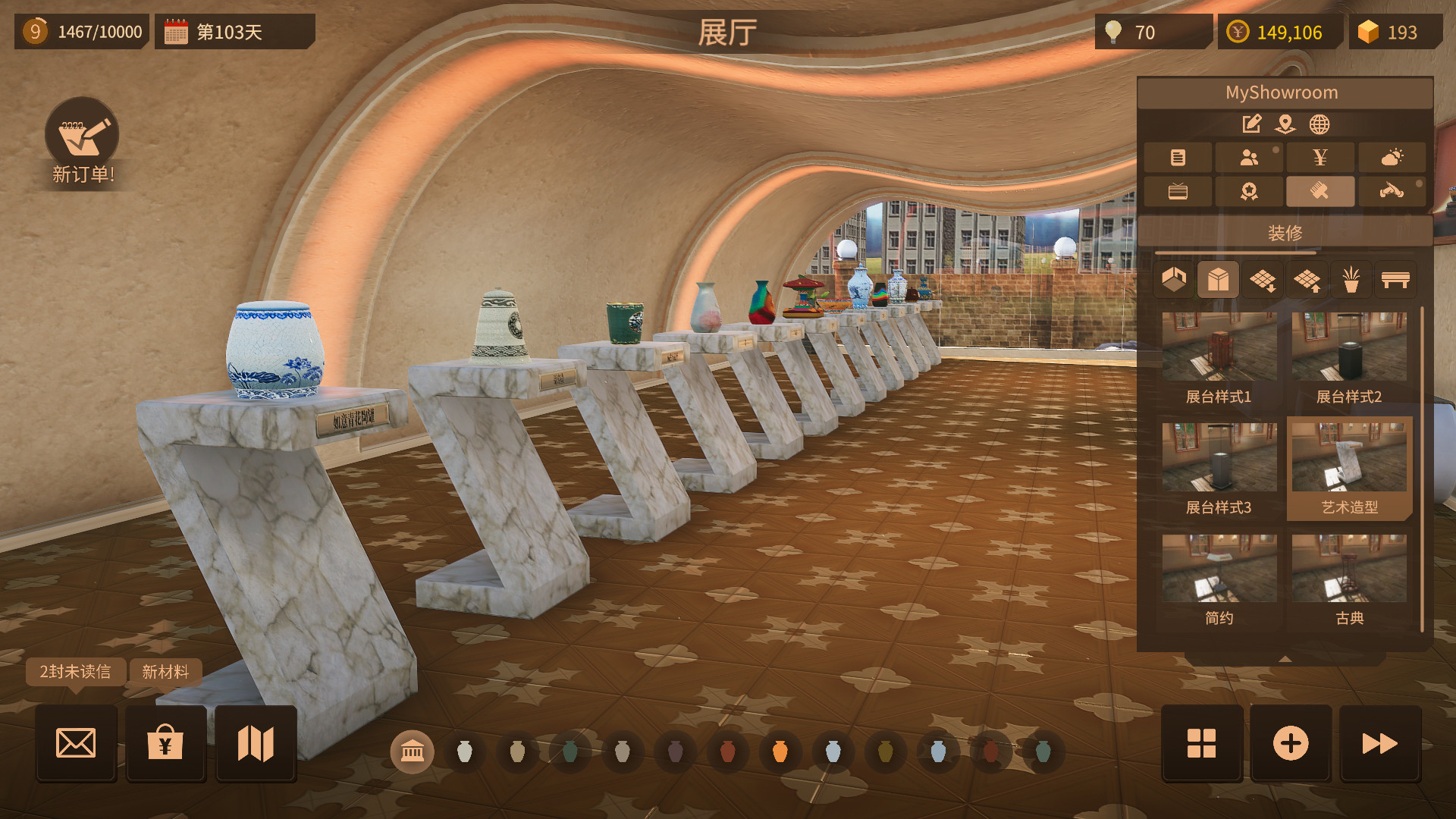Open the mail envelope icon at bottom left
1456x819 pixels.
(75, 745)
